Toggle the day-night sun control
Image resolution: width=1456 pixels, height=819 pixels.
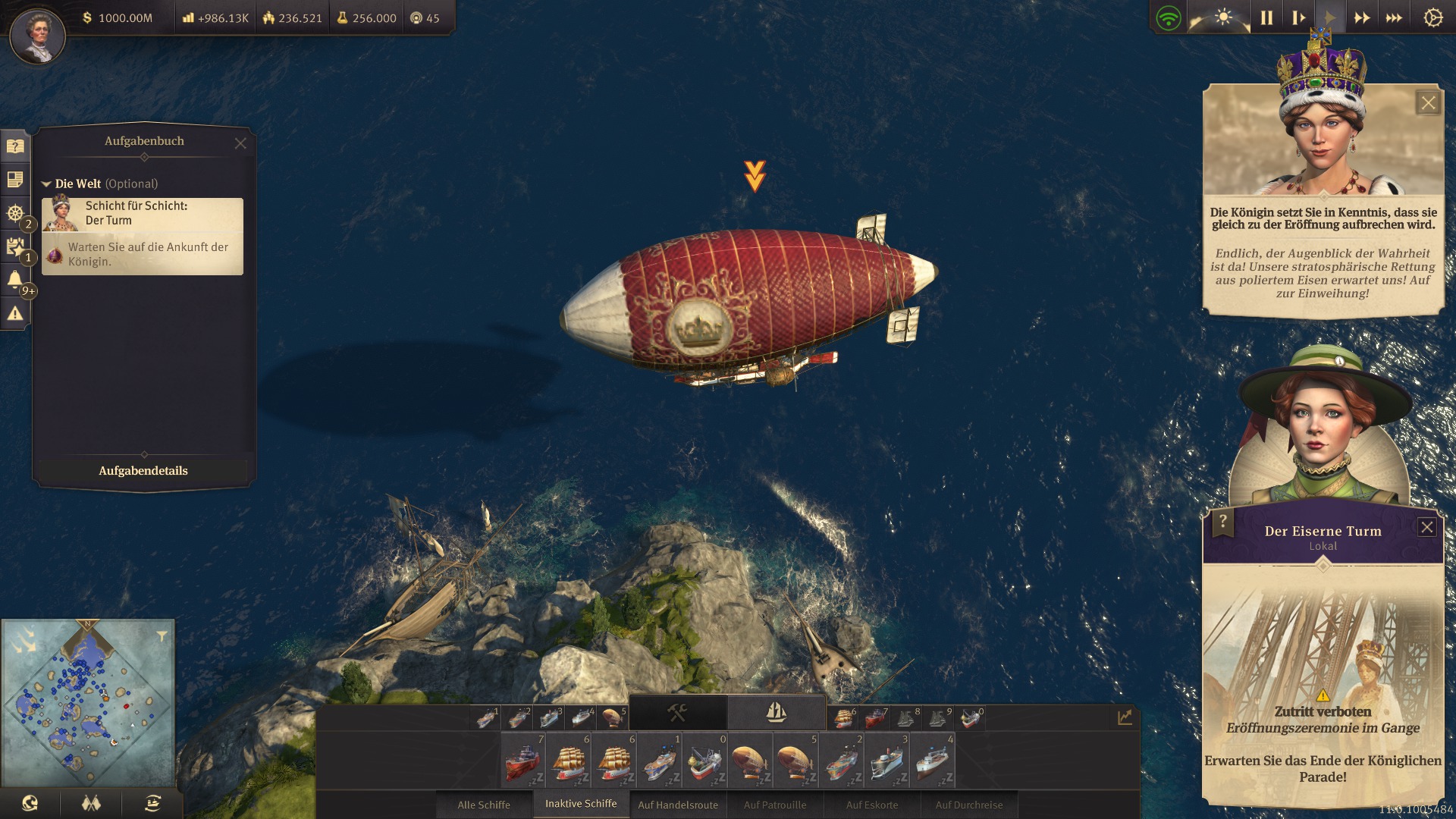pos(1222,17)
